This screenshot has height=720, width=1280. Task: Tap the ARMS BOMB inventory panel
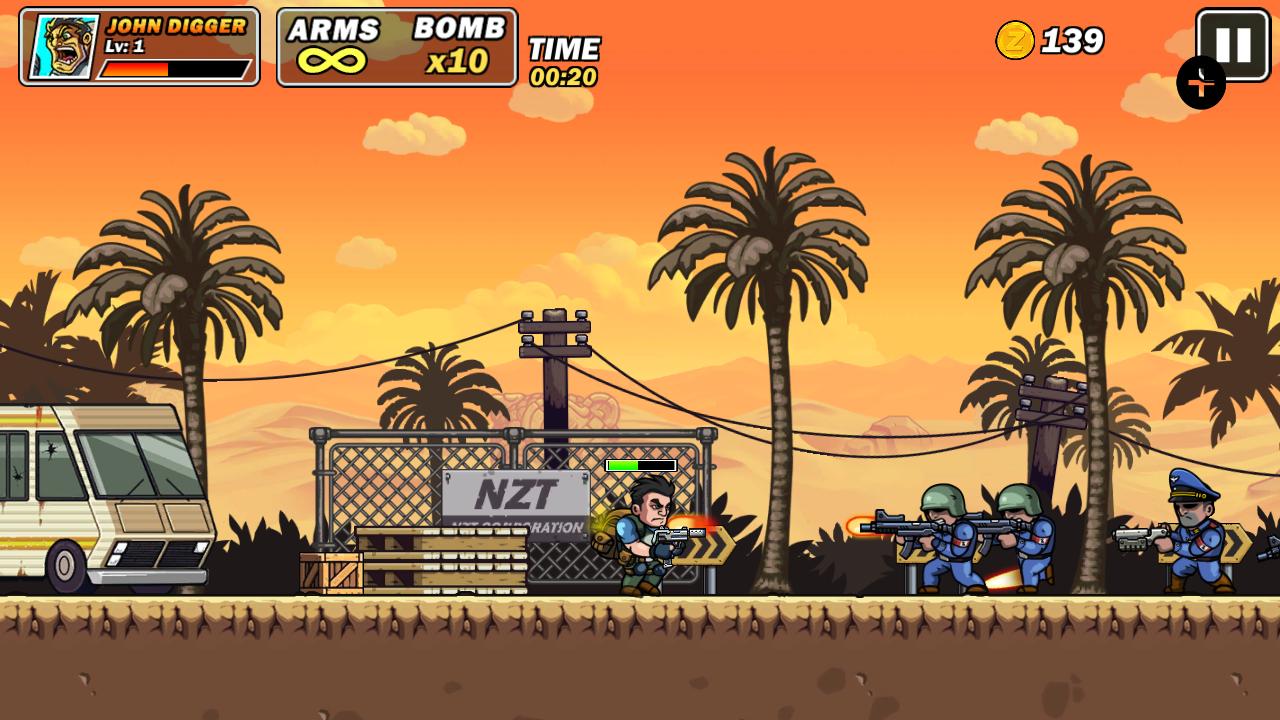click(x=395, y=48)
